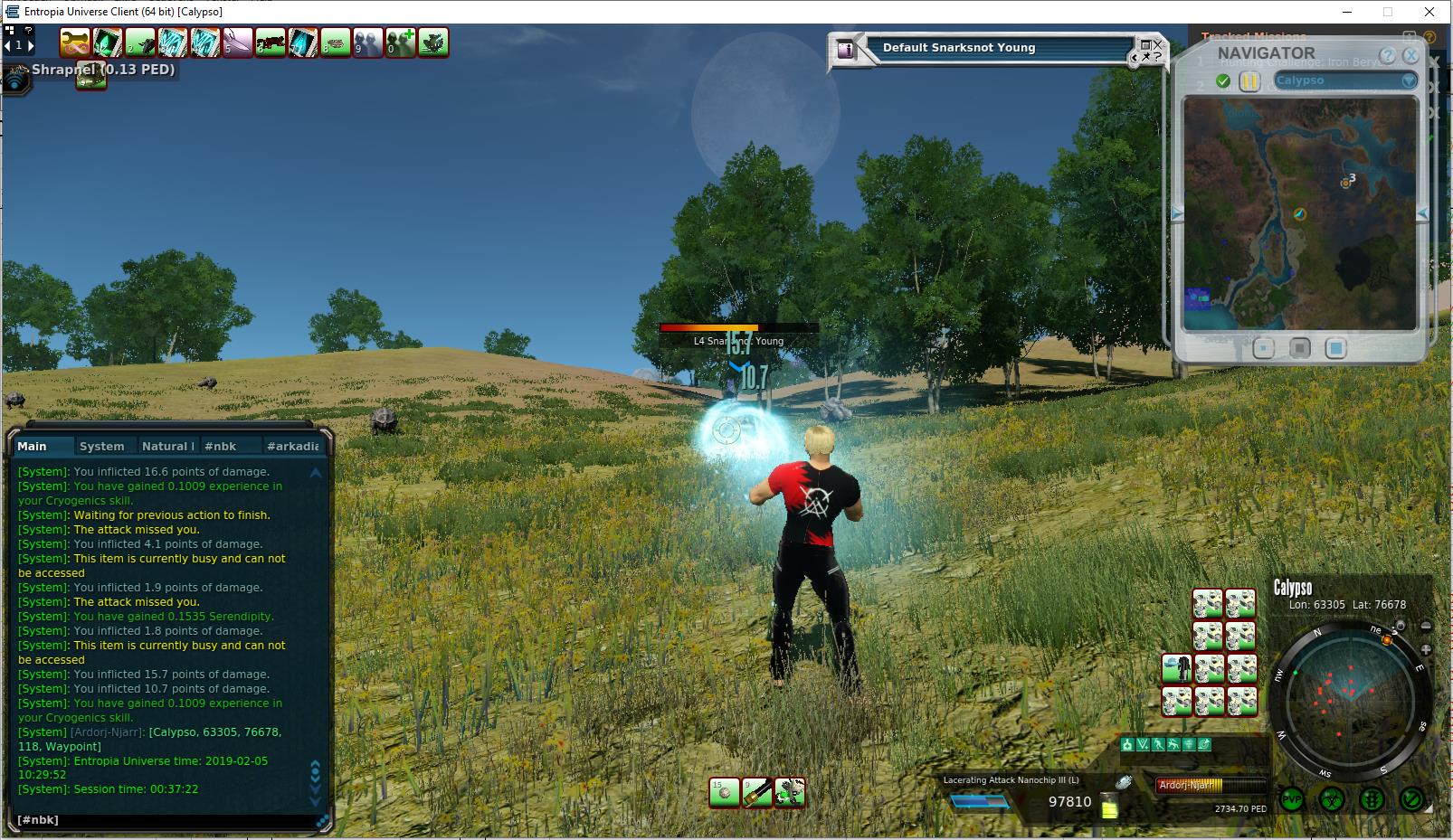Maximize the Entropia Universe client window

pos(1388,12)
